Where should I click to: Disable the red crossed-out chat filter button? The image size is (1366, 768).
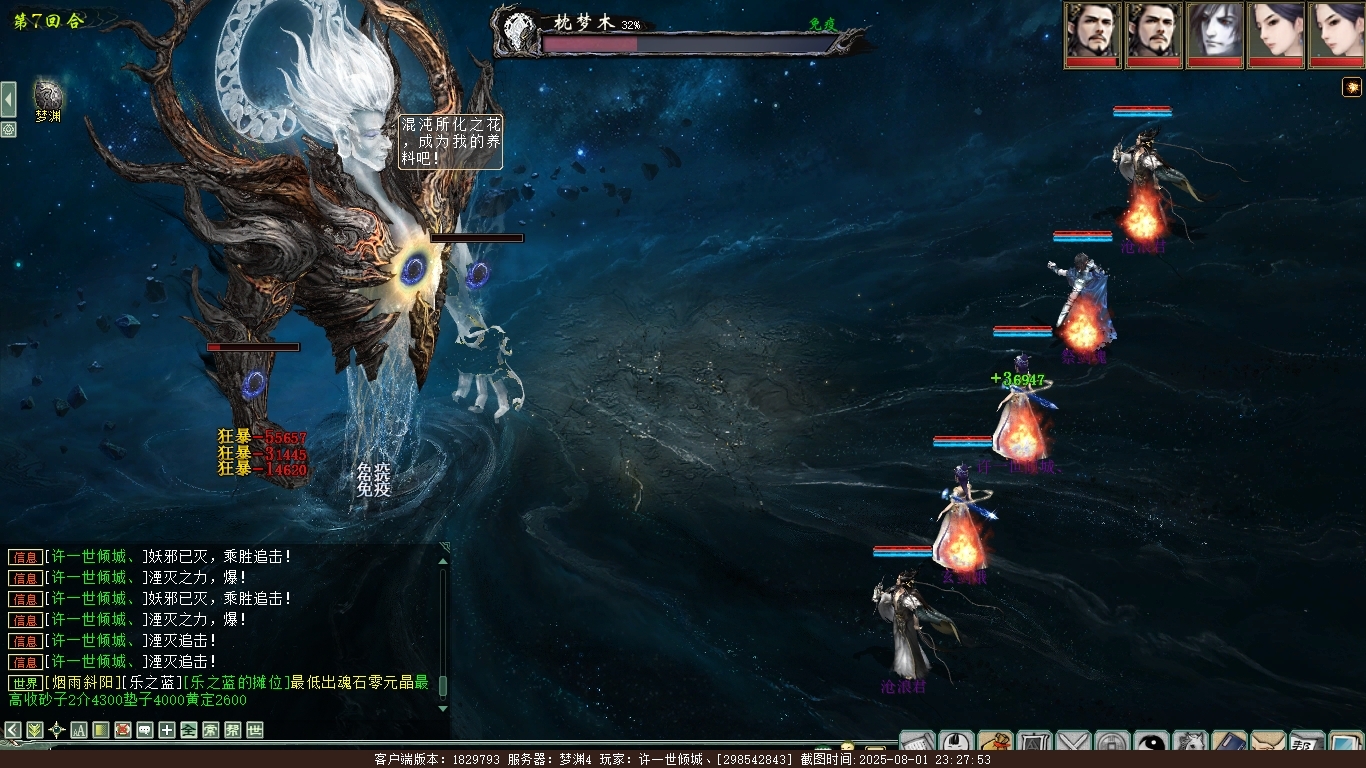pyautogui.click(x=123, y=730)
